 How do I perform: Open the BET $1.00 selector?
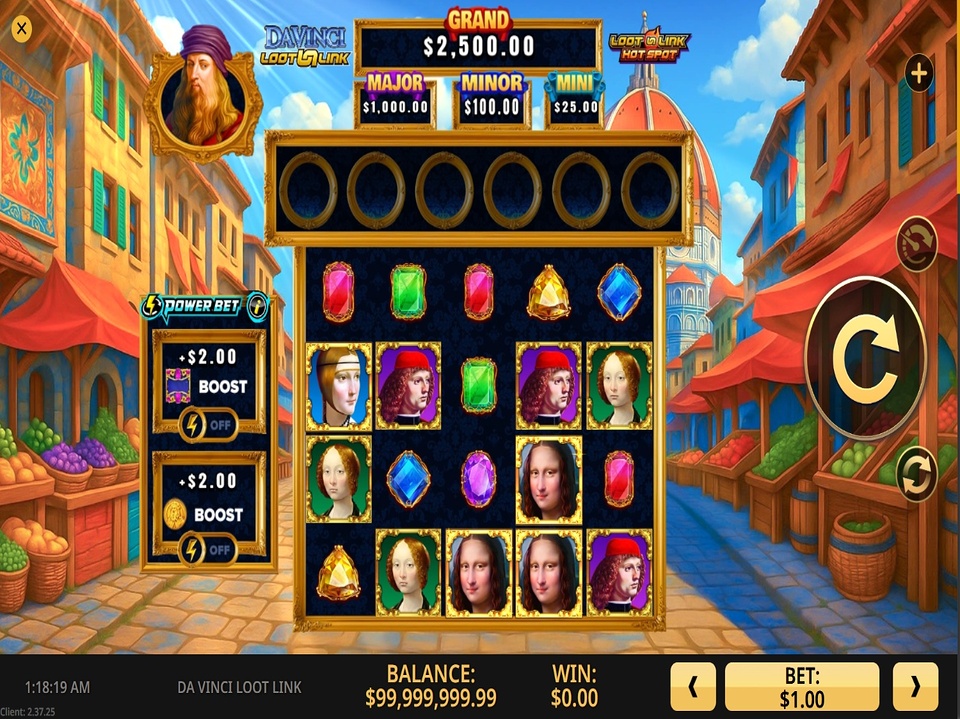(802, 687)
